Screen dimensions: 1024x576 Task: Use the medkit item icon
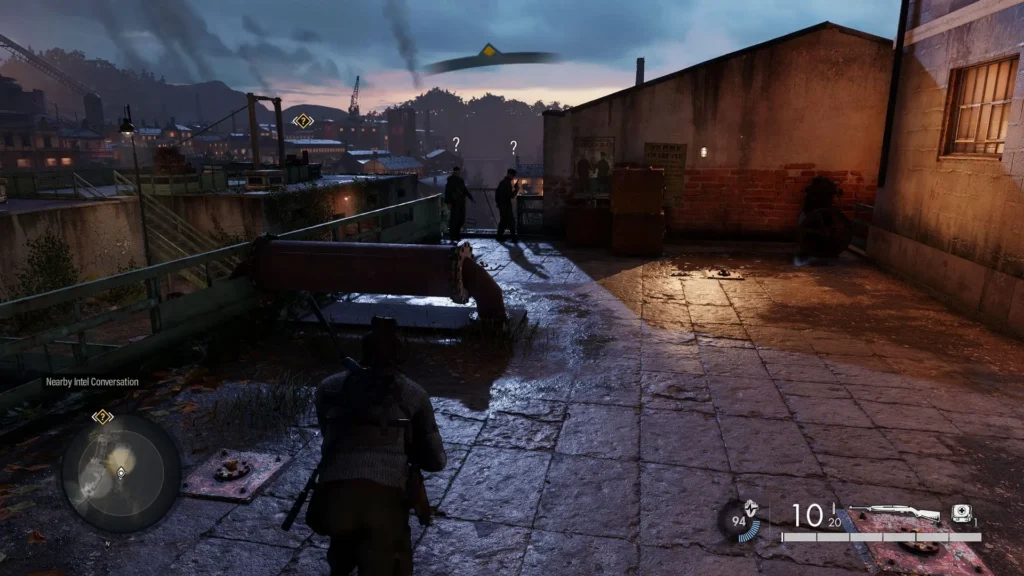(960, 511)
